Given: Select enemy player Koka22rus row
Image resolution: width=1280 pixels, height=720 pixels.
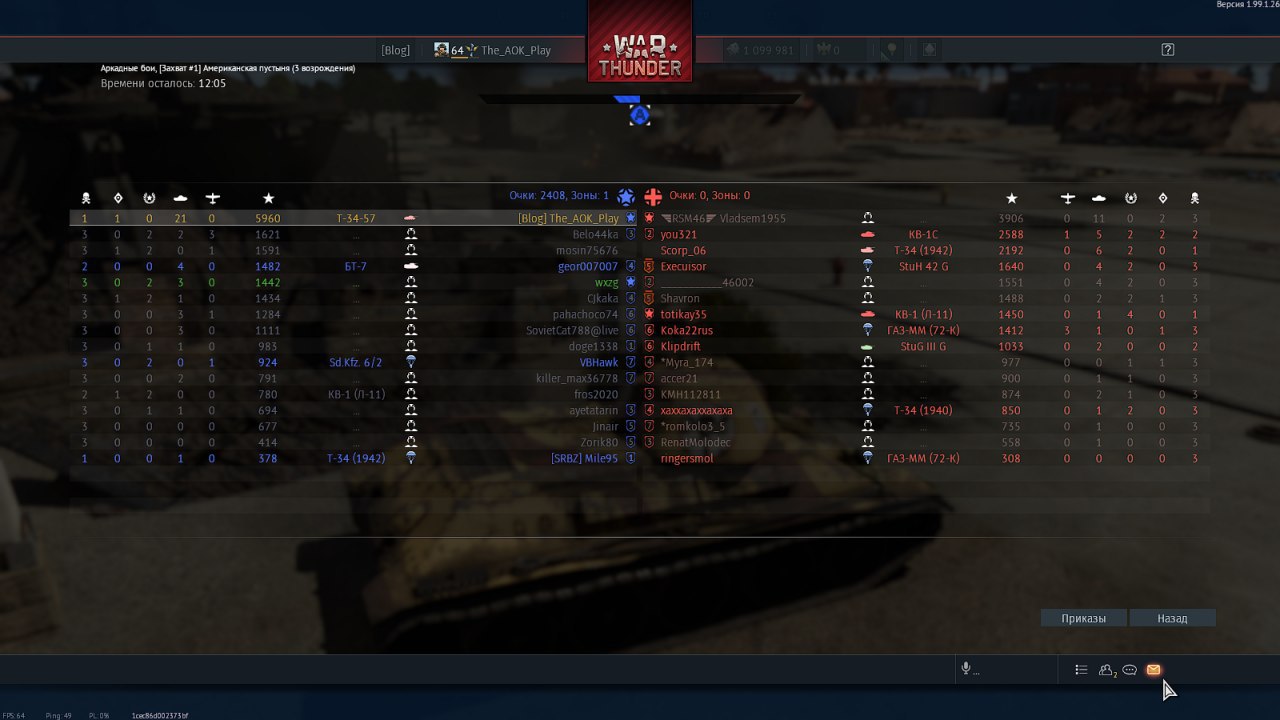Looking at the screenshot, I should tap(687, 330).
